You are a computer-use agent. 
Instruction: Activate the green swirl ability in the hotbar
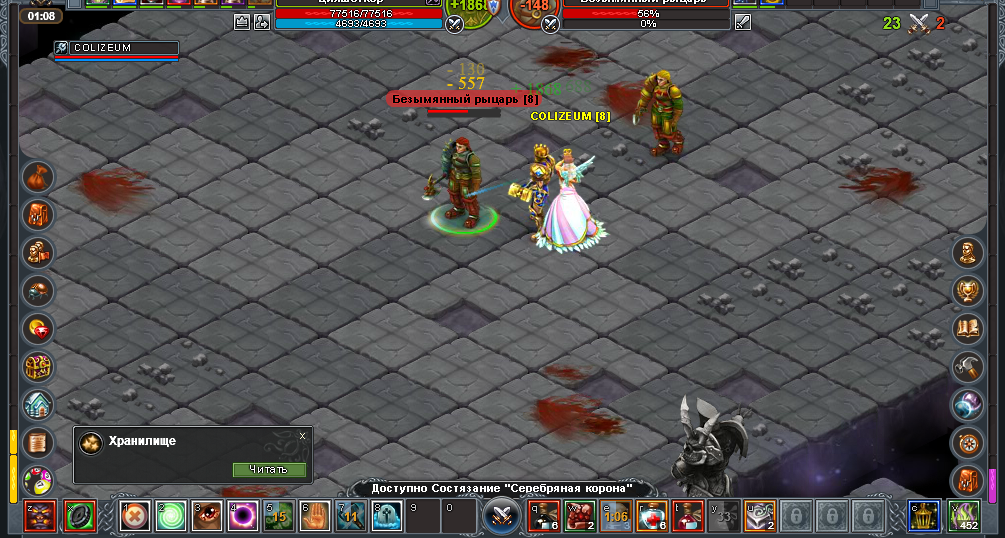pos(171,516)
